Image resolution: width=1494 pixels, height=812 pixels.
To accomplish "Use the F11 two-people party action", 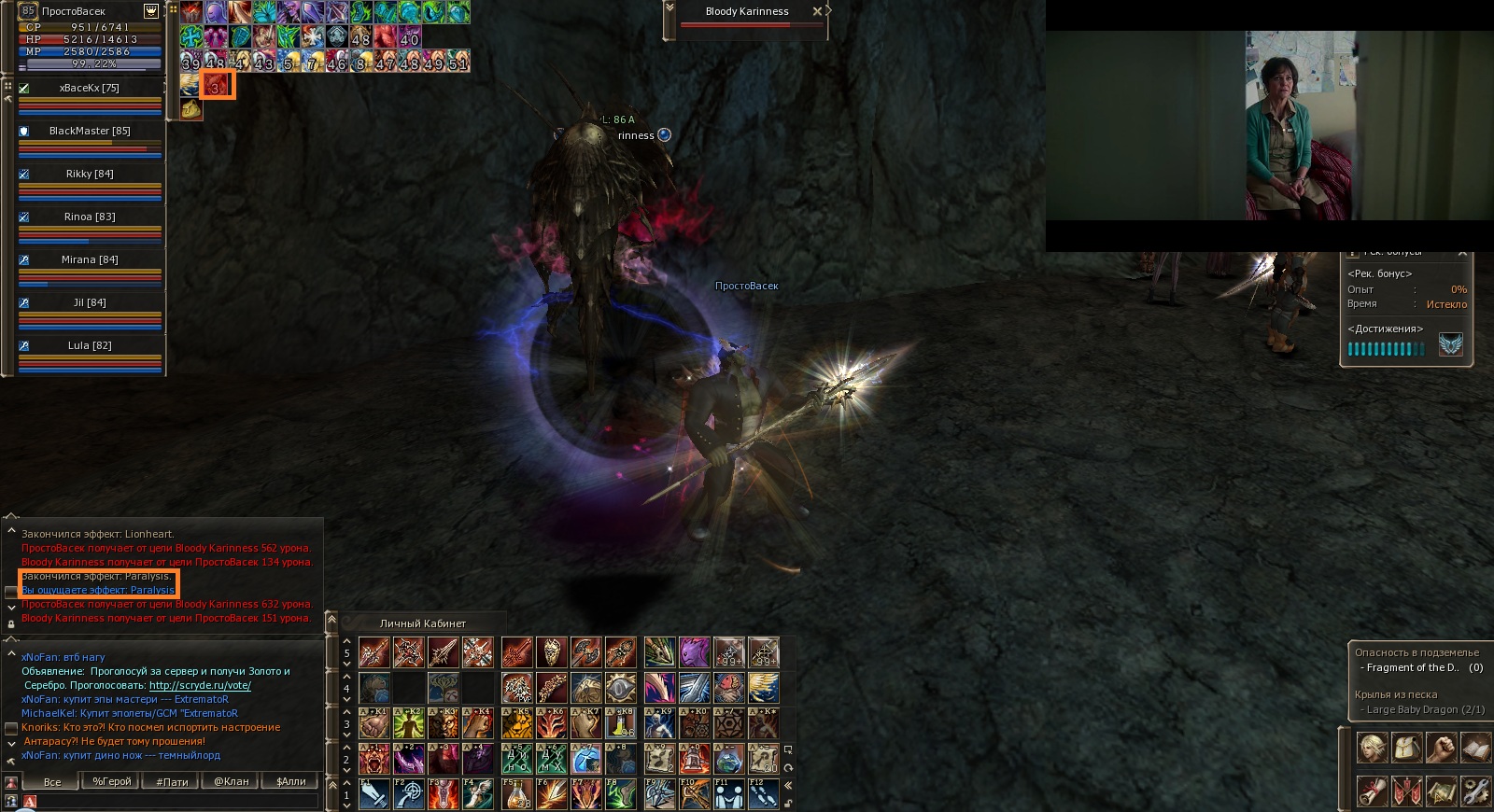I will click(729, 794).
